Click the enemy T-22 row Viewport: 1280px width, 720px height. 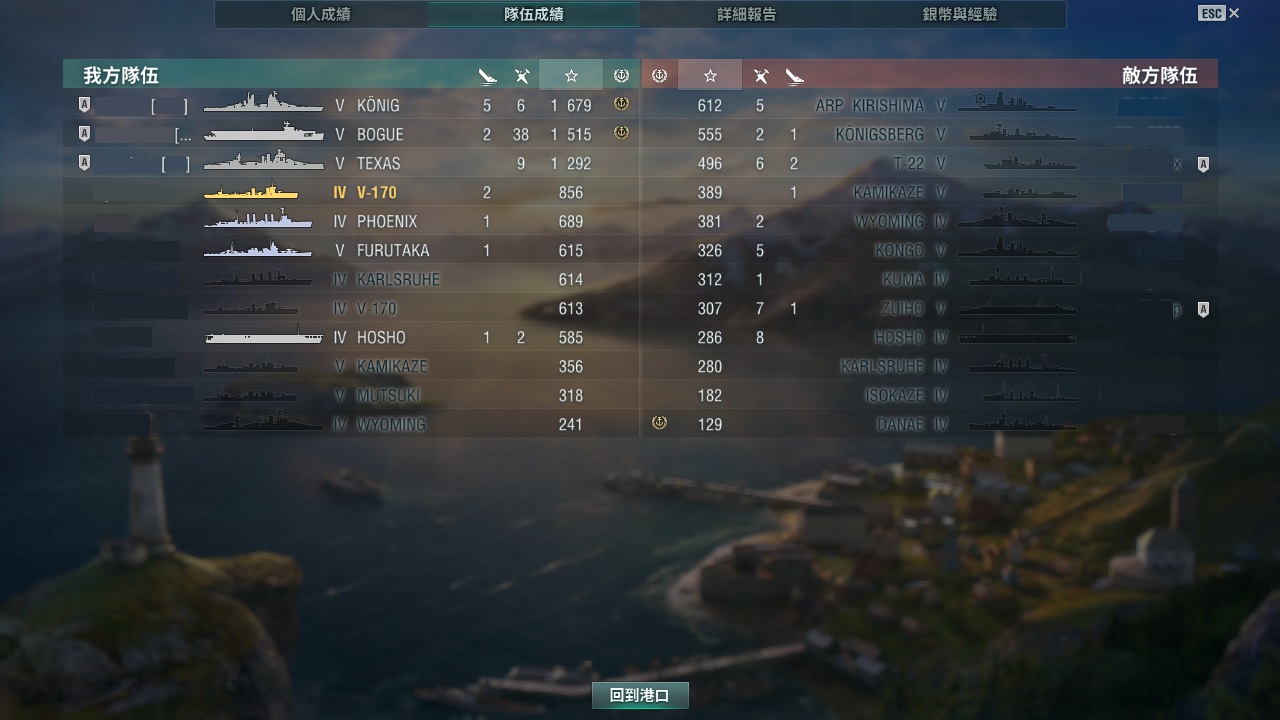928,163
